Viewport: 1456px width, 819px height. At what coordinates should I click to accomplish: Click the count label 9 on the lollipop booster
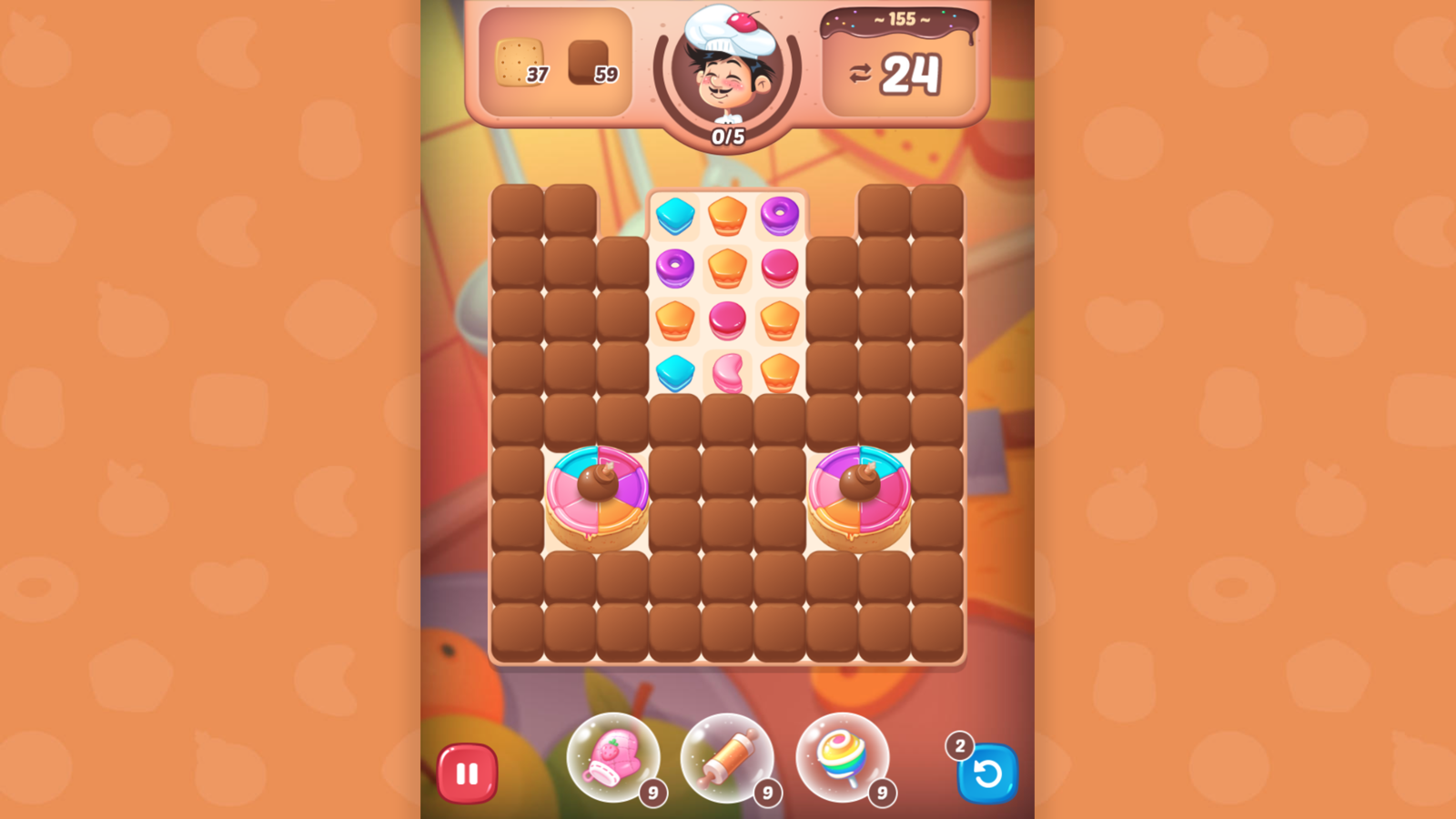(881, 793)
